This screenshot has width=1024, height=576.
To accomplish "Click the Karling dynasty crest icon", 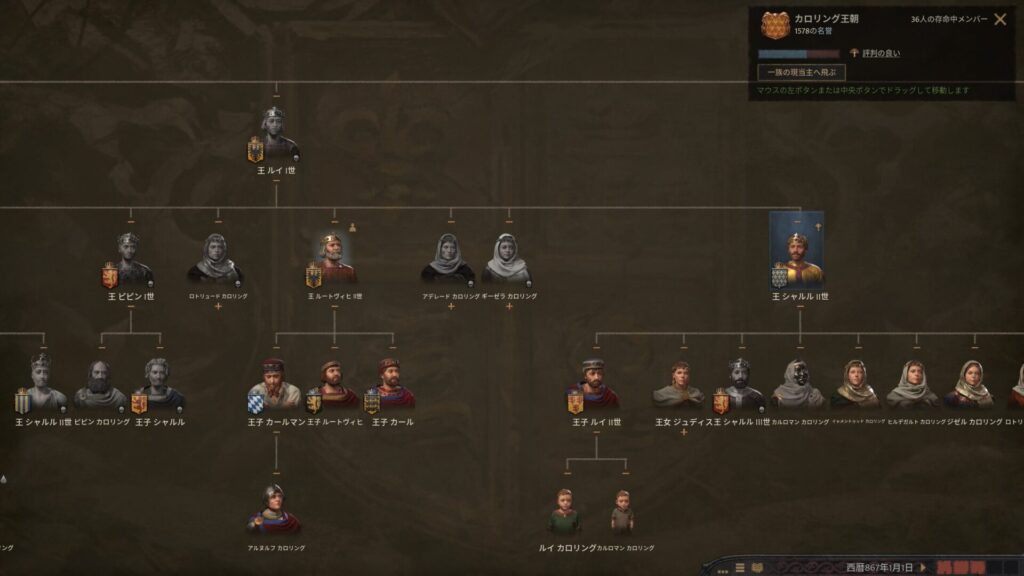I will pos(775,25).
